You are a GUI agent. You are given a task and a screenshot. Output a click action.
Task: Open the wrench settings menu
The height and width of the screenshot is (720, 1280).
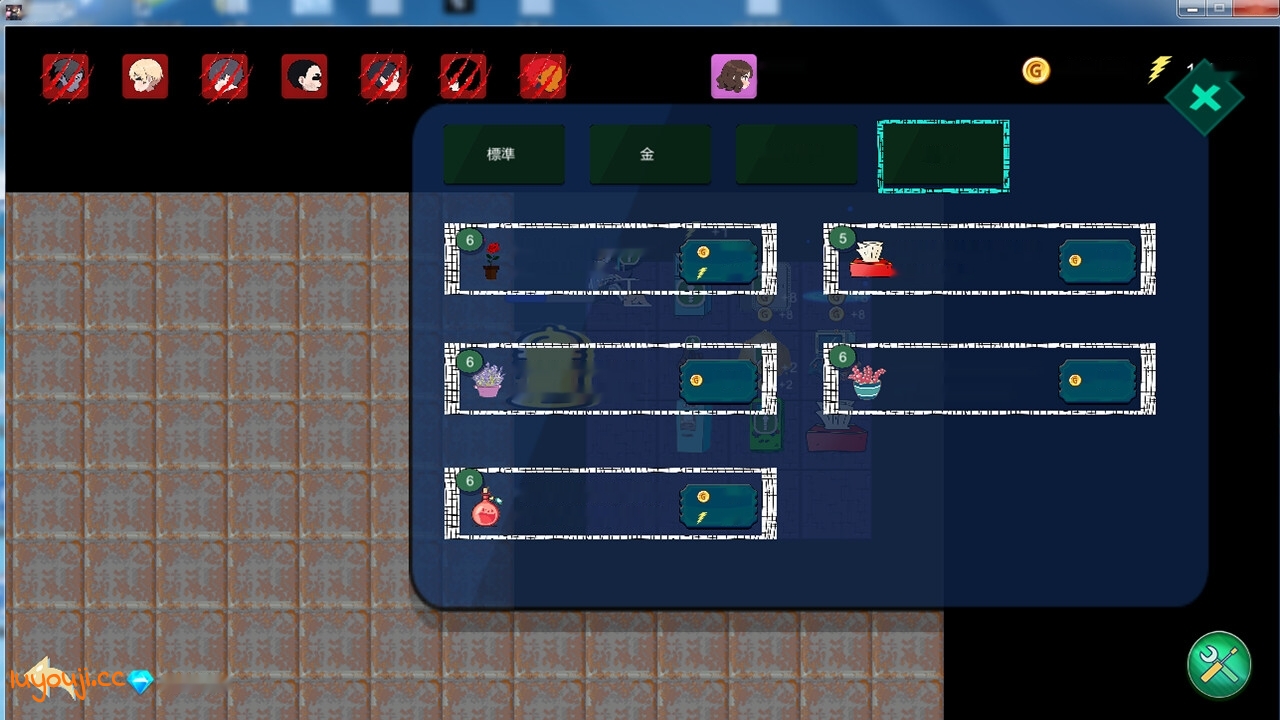[x=1218, y=665]
